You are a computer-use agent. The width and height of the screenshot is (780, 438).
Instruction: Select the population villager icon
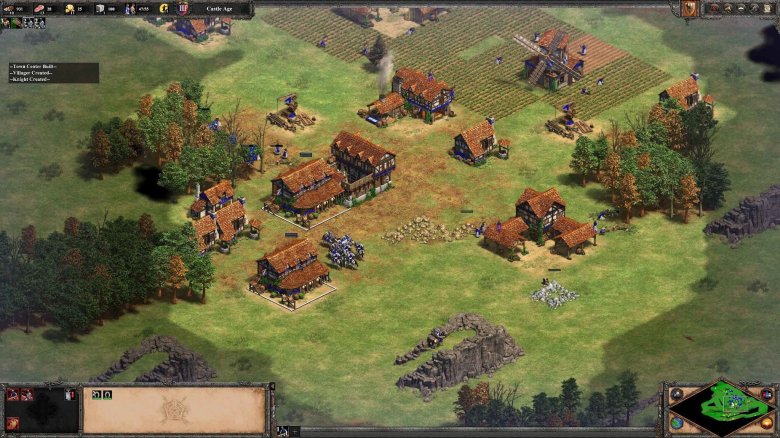pos(130,8)
